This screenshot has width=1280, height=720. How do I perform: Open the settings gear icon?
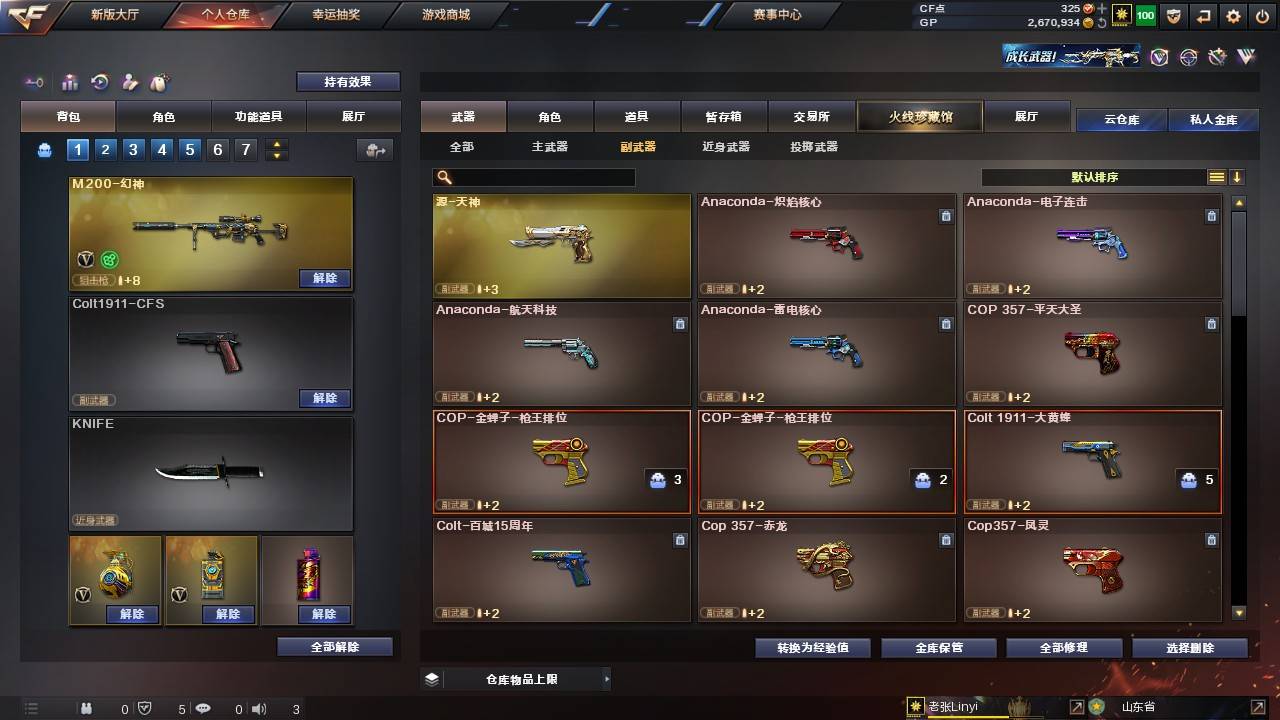tap(1232, 15)
